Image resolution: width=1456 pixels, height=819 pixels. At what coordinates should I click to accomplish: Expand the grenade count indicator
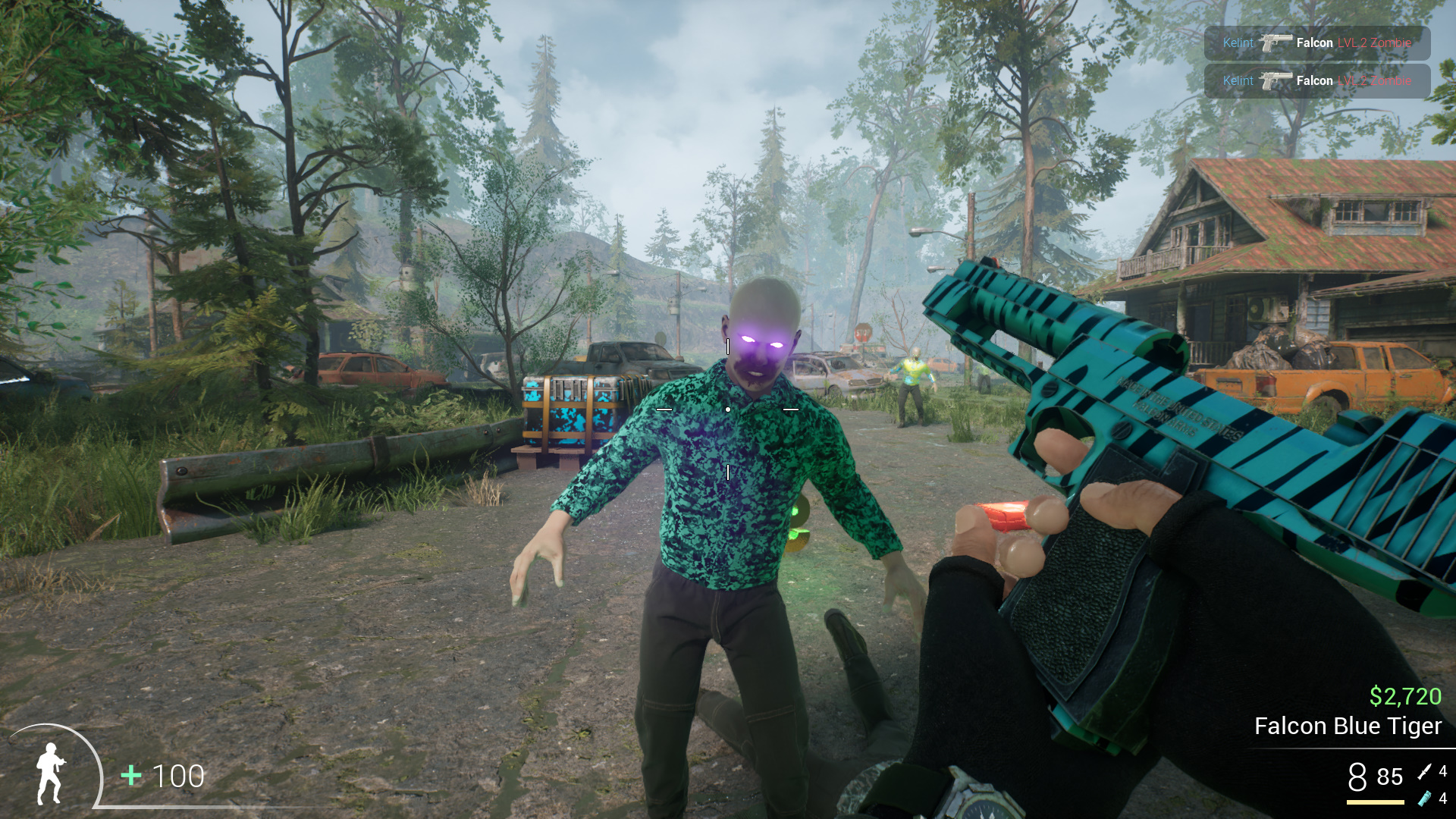[1442, 799]
